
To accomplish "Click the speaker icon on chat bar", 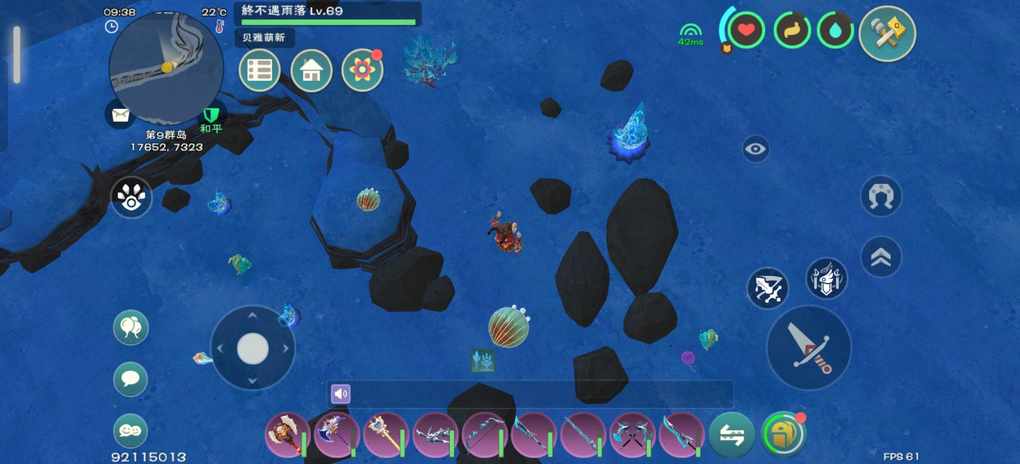I will pyautogui.click(x=341, y=394).
